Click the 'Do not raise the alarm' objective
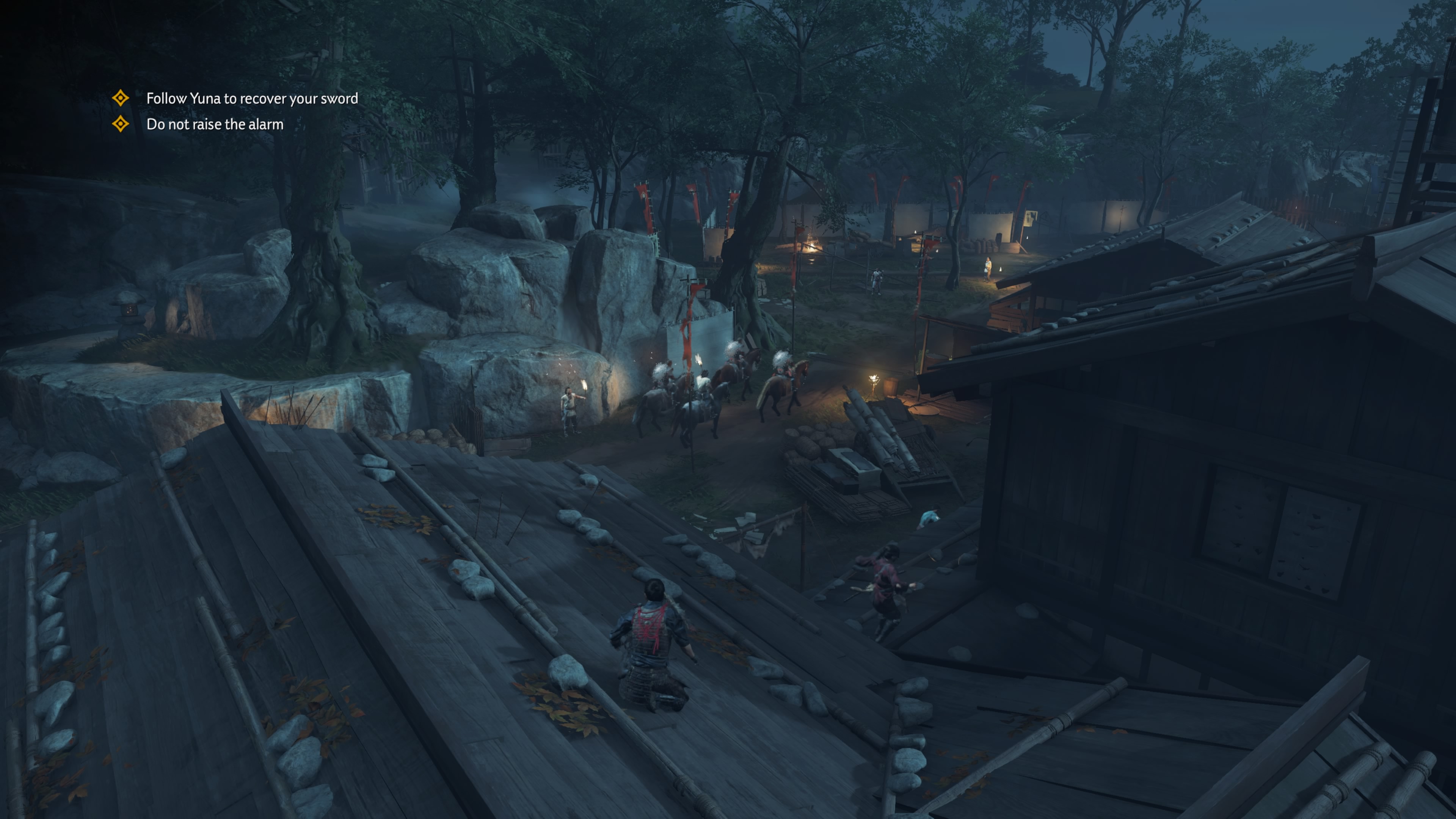 pos(215,124)
